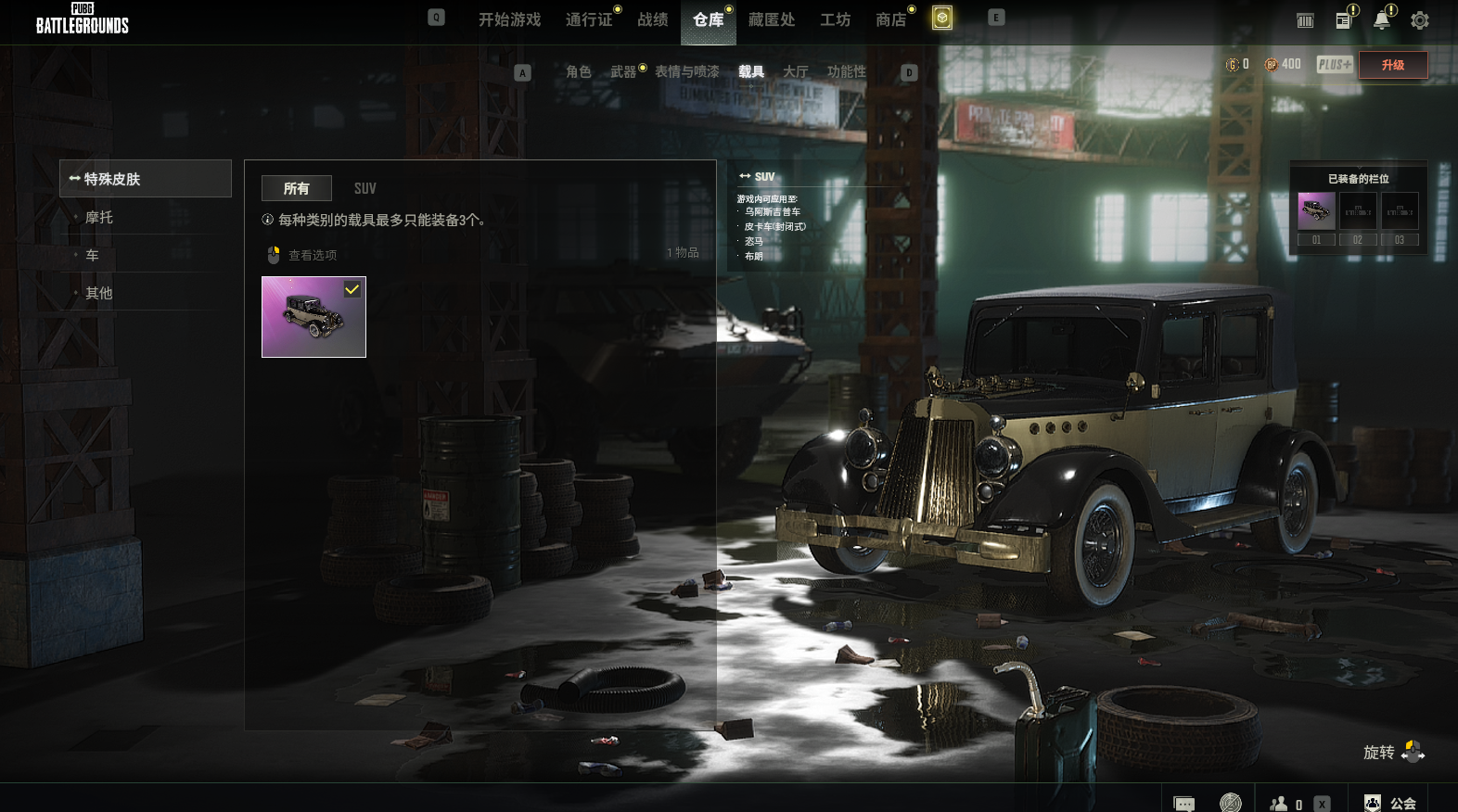This screenshot has width=1458, height=812.
Task: Switch to the 武器 weapons sub-tab
Action: [x=623, y=71]
